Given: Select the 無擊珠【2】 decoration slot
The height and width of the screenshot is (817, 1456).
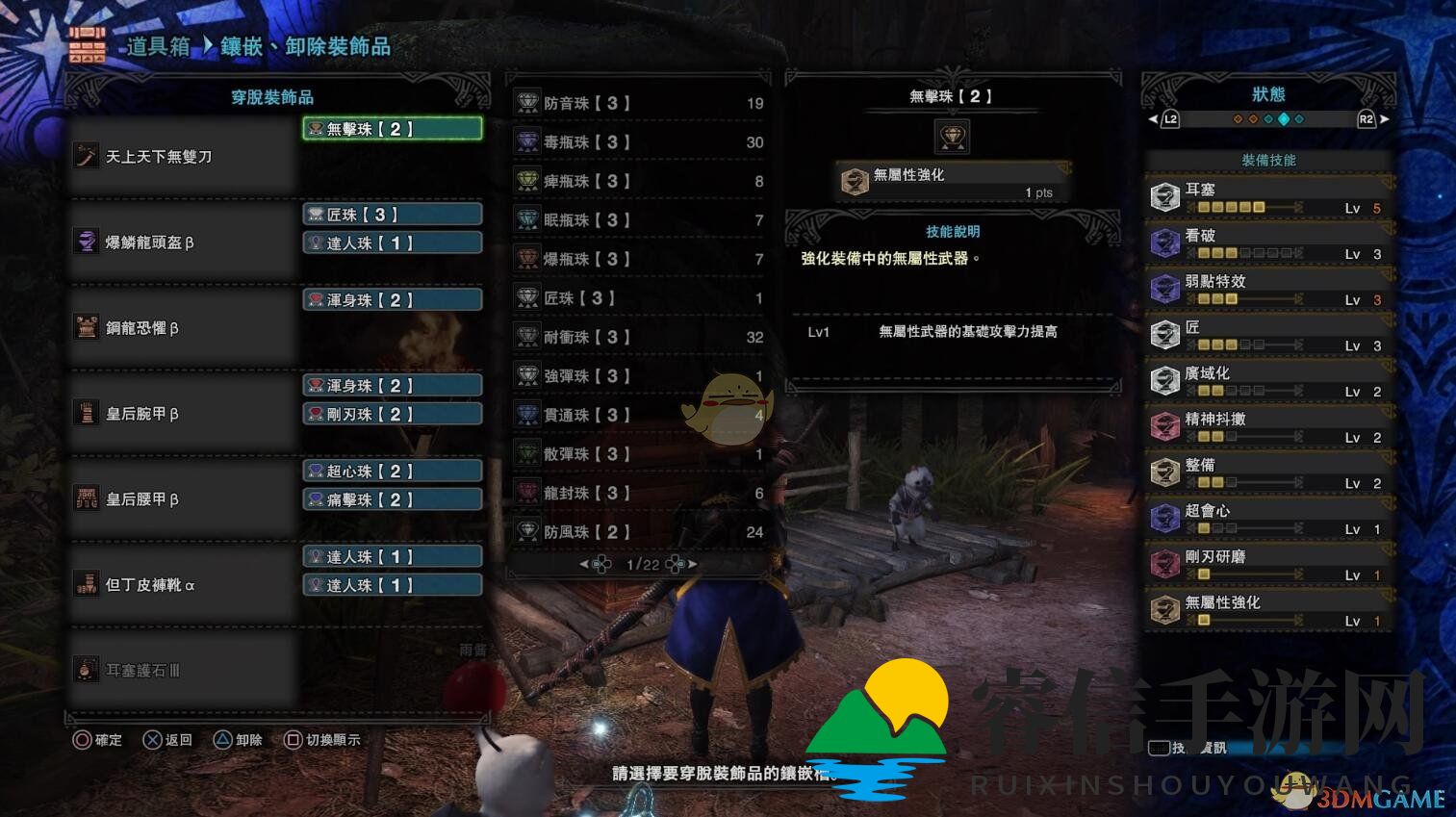Looking at the screenshot, I should click(x=393, y=129).
